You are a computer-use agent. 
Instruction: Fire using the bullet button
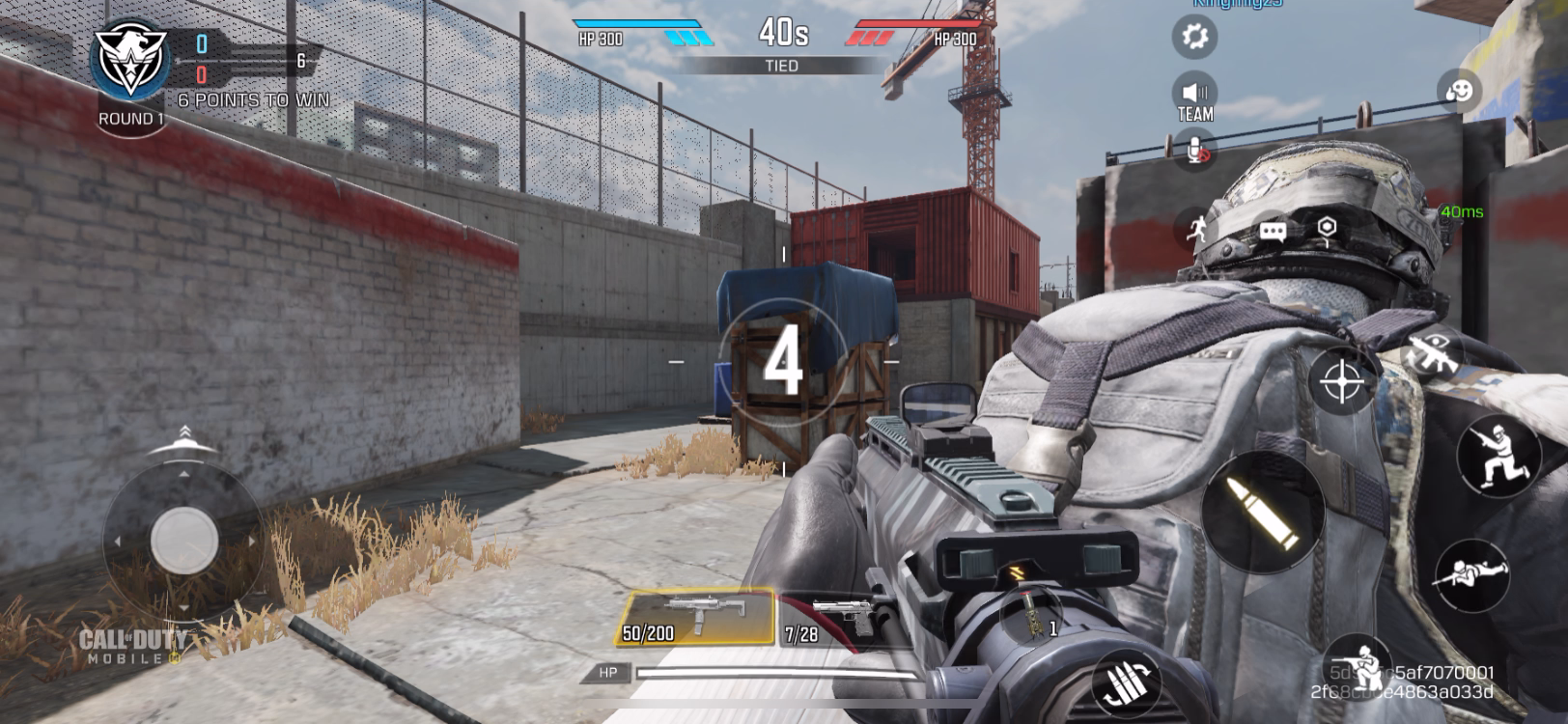click(x=1263, y=513)
